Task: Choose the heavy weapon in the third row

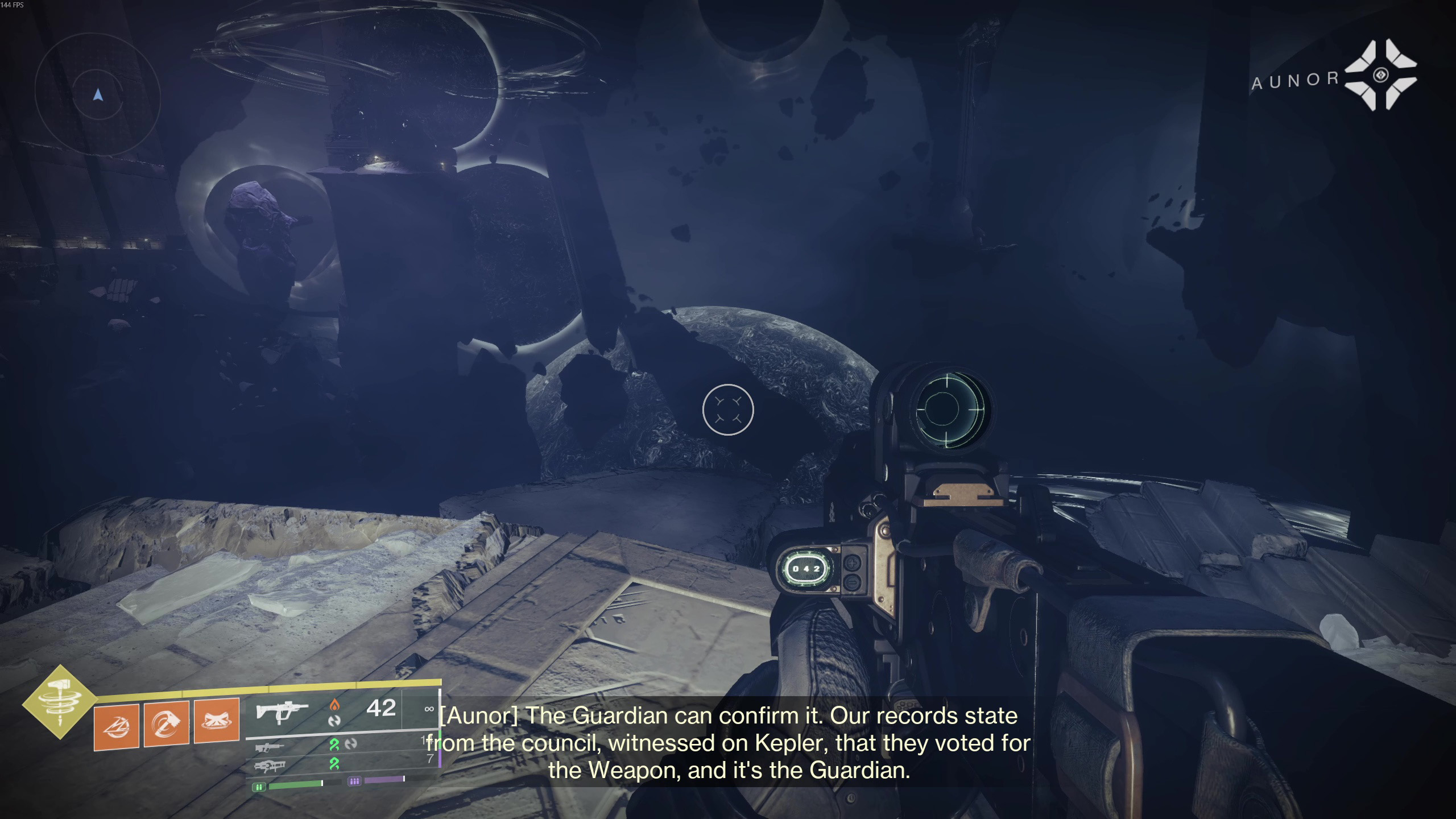Action: coord(270,767)
